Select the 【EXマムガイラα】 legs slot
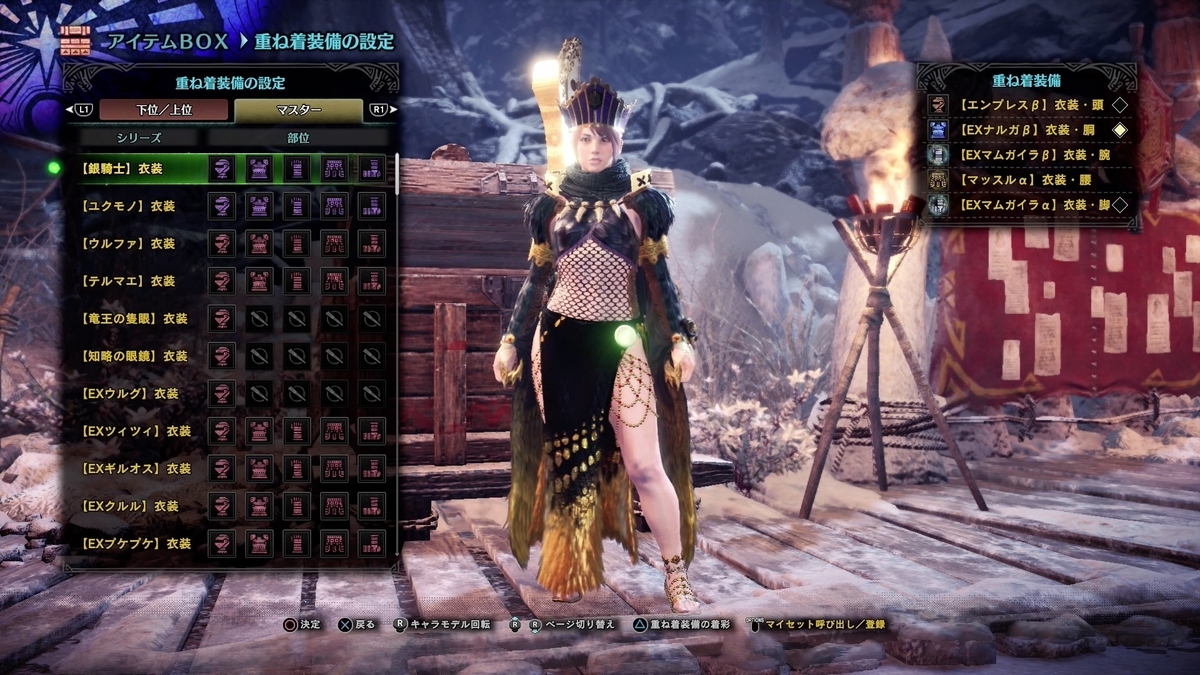Image resolution: width=1200 pixels, height=675 pixels. pyautogui.click(x=1027, y=205)
